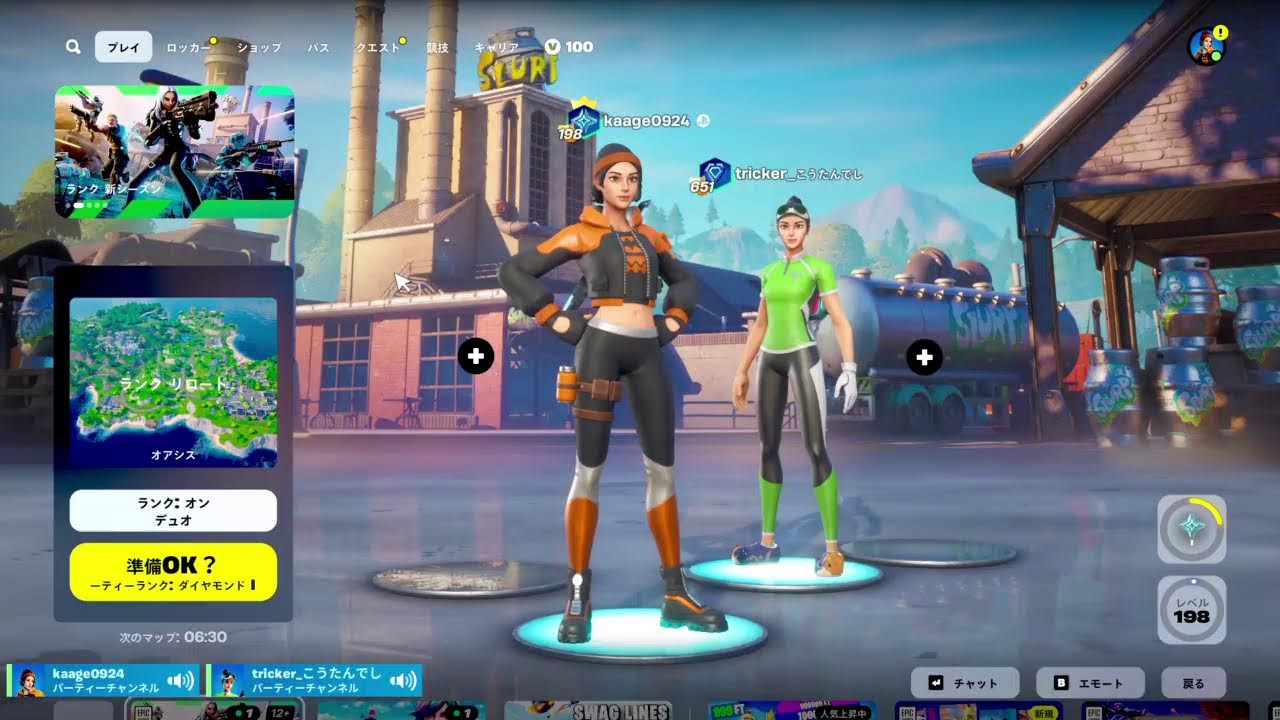Go to the パス tab

pos(318,47)
